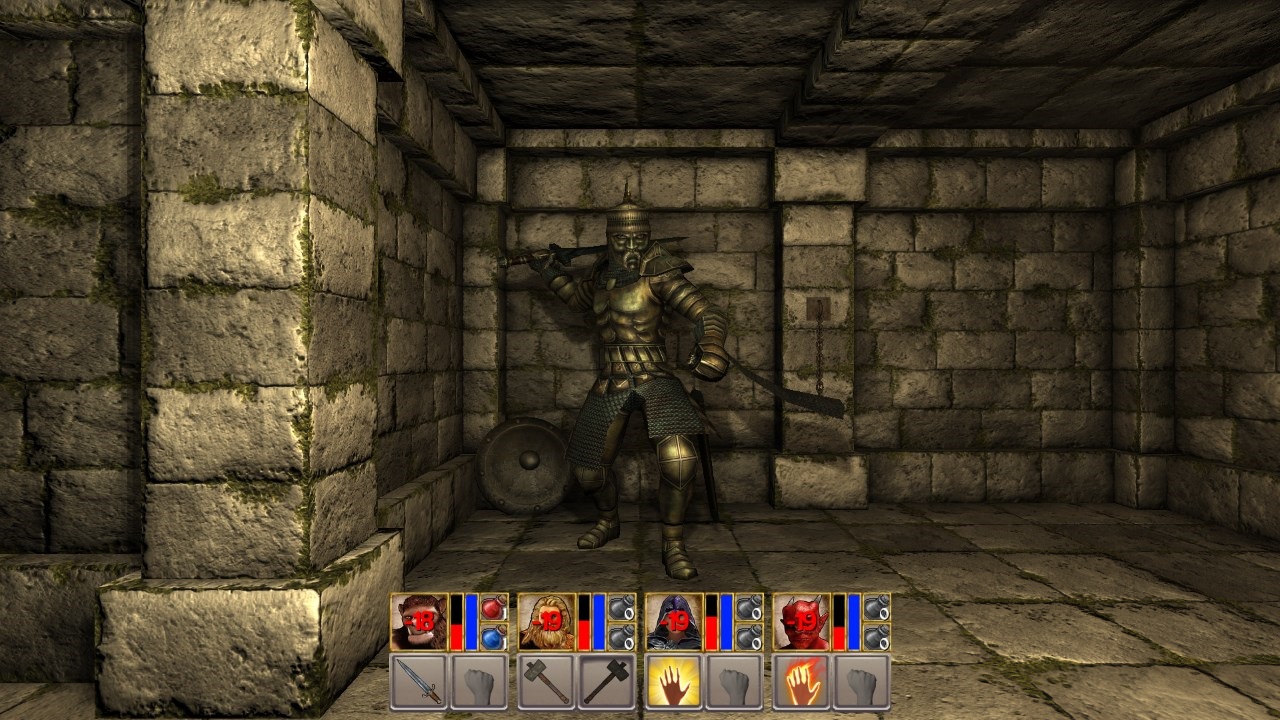Click the empty flask beside the demon portrait
This screenshot has height=720, width=1280.
[878, 608]
